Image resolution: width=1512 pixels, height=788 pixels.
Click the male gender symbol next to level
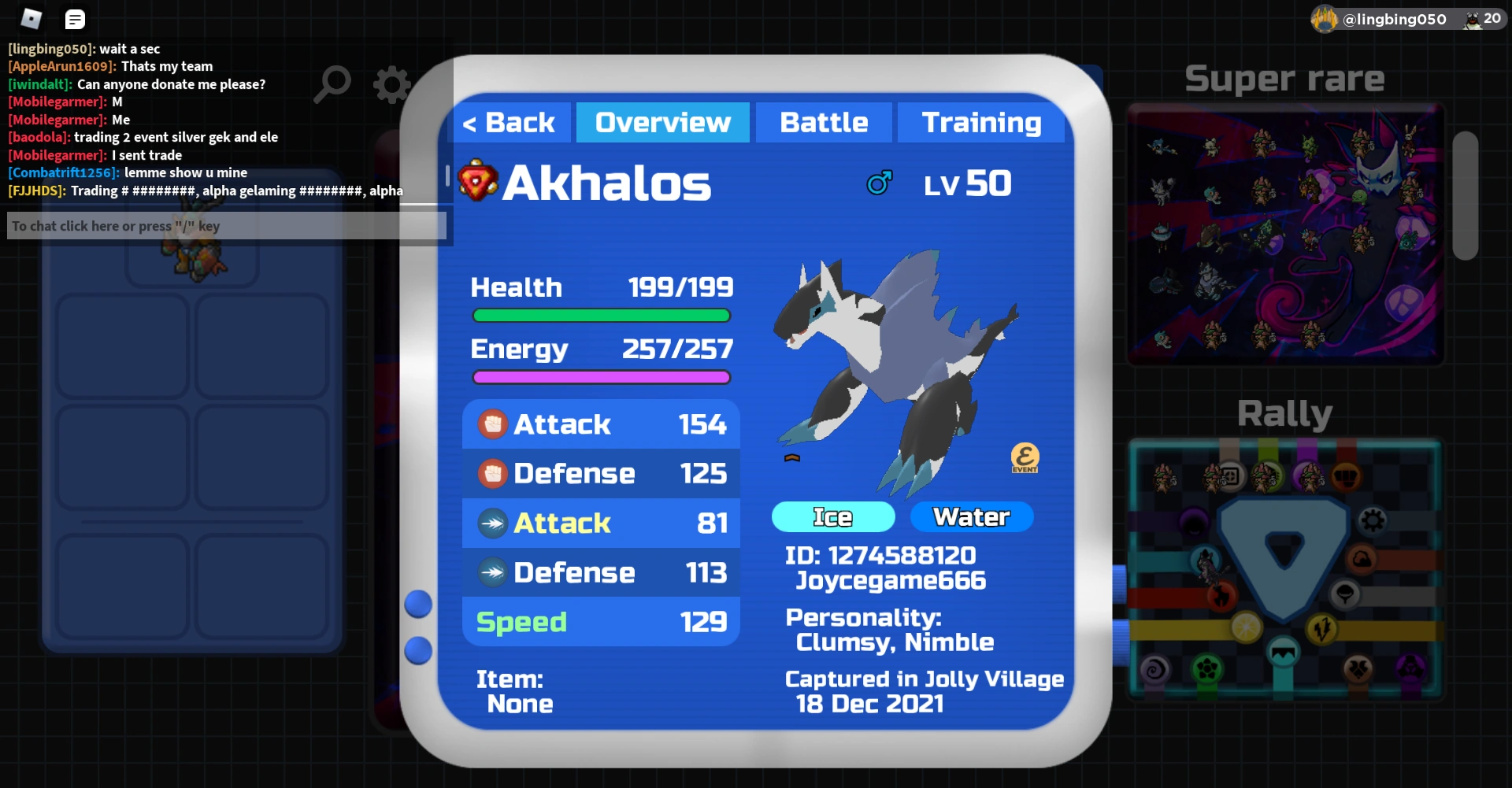tap(880, 182)
